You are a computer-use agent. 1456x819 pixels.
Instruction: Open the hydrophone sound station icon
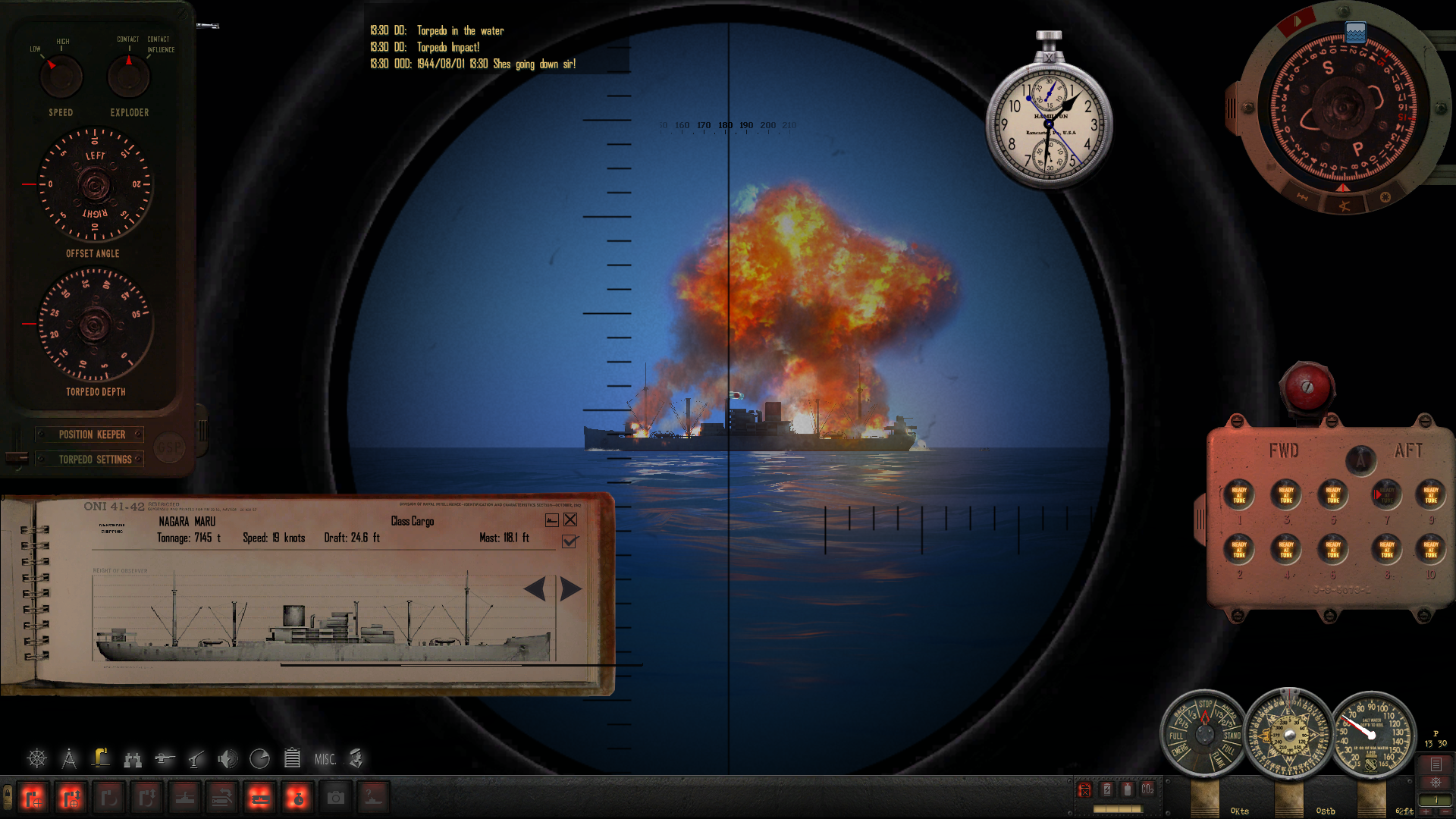pyautogui.click(x=227, y=758)
